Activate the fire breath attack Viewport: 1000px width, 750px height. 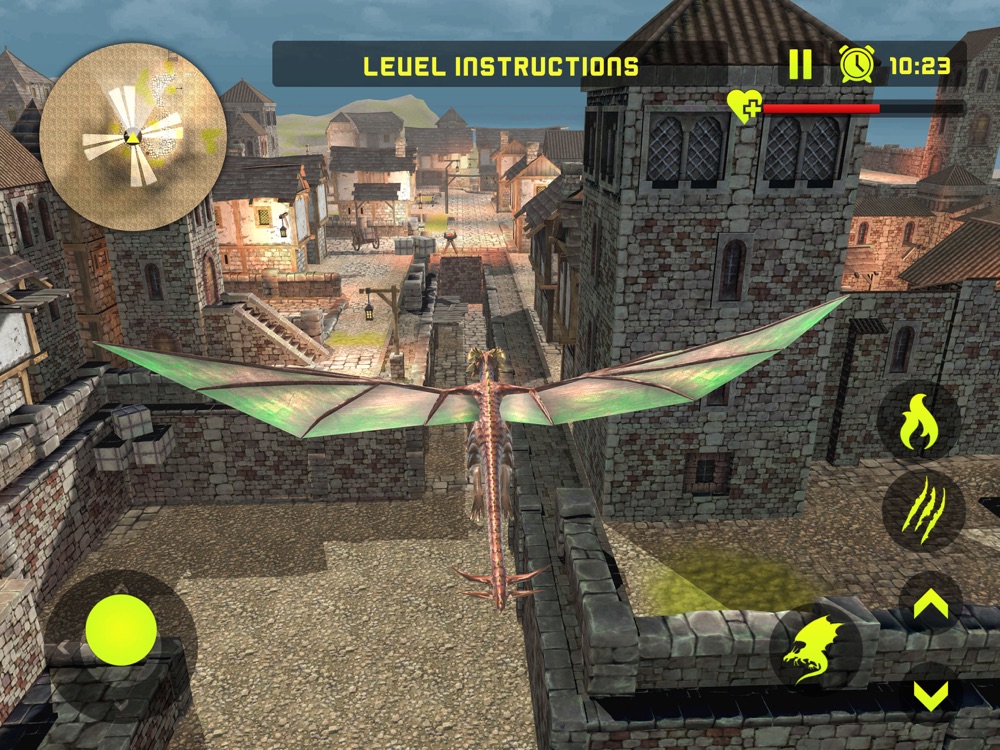[917, 422]
